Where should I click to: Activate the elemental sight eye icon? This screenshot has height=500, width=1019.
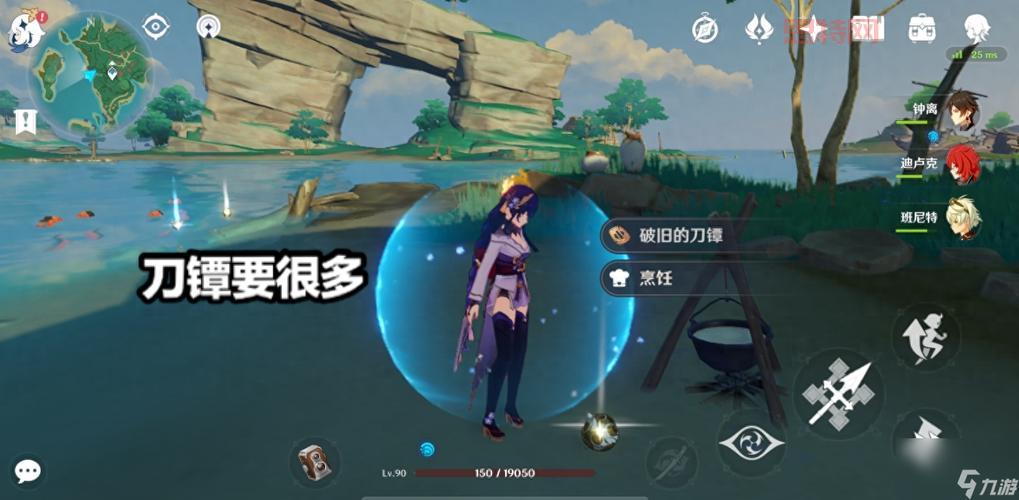[x=156, y=27]
